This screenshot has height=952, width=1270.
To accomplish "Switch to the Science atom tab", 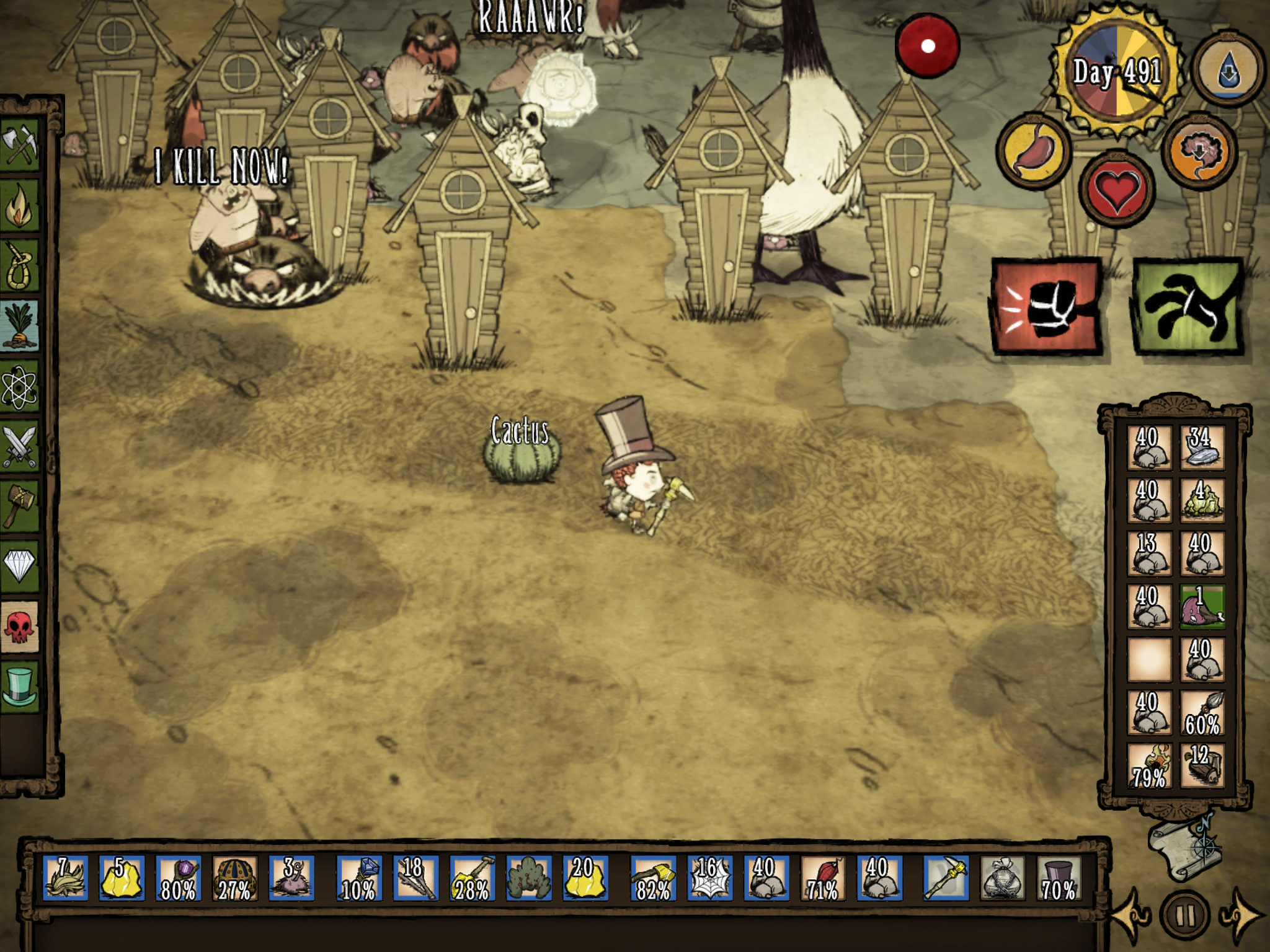I will [x=20, y=387].
